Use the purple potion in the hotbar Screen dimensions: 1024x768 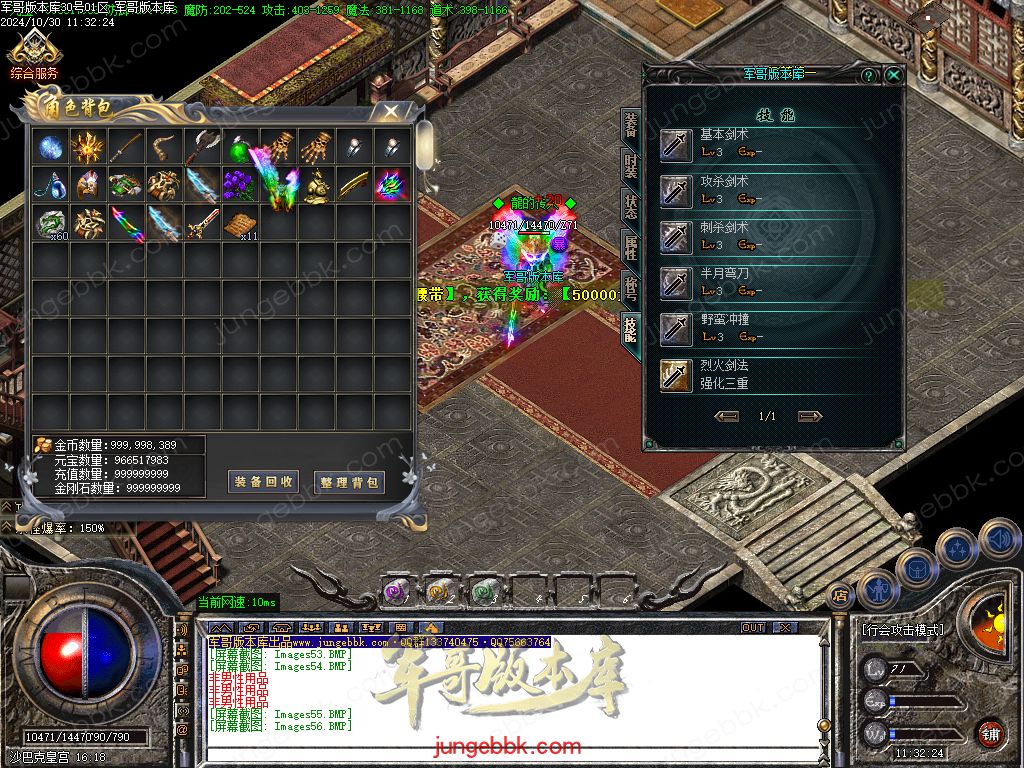pos(395,591)
